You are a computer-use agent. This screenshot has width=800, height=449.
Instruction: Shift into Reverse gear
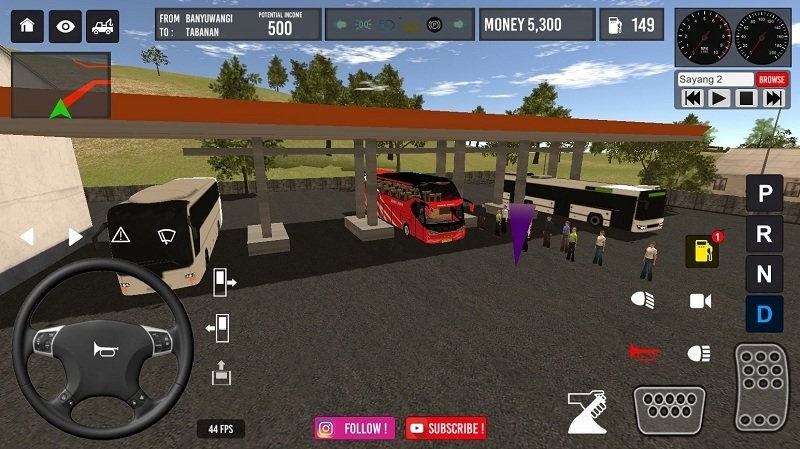click(x=764, y=234)
